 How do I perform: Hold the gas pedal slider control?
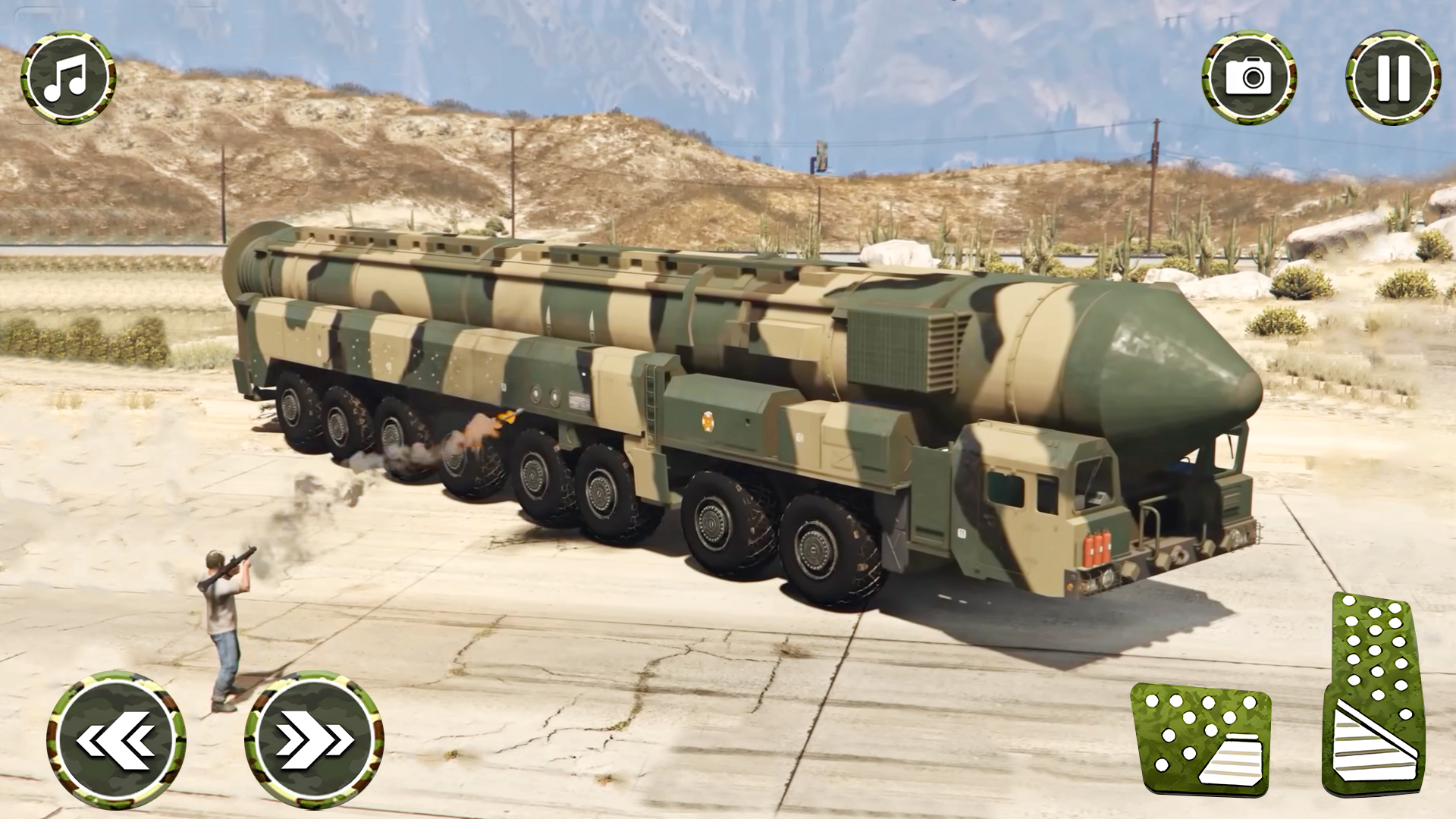point(1374,695)
